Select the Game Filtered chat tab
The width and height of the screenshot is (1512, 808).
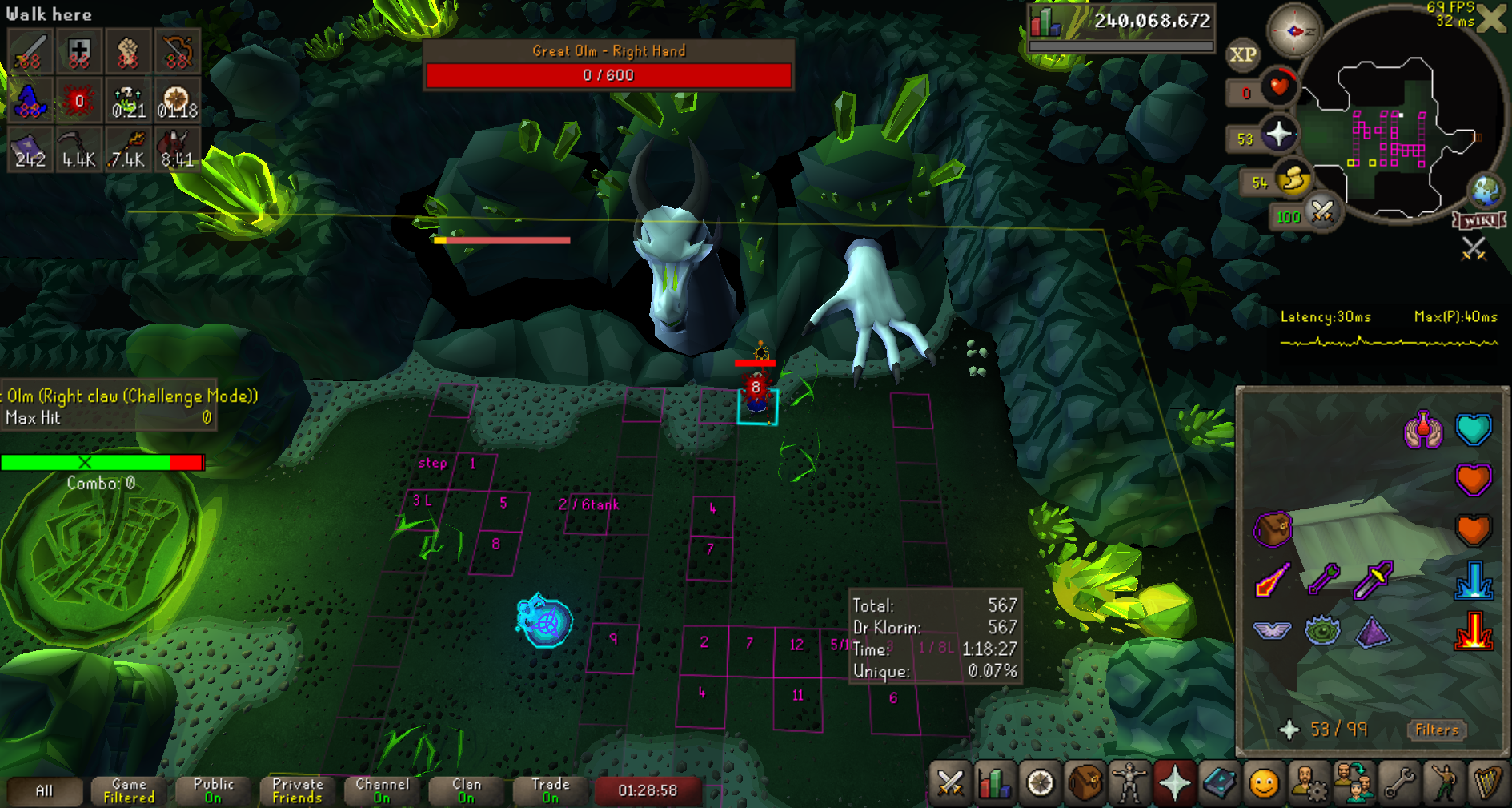pos(129,790)
